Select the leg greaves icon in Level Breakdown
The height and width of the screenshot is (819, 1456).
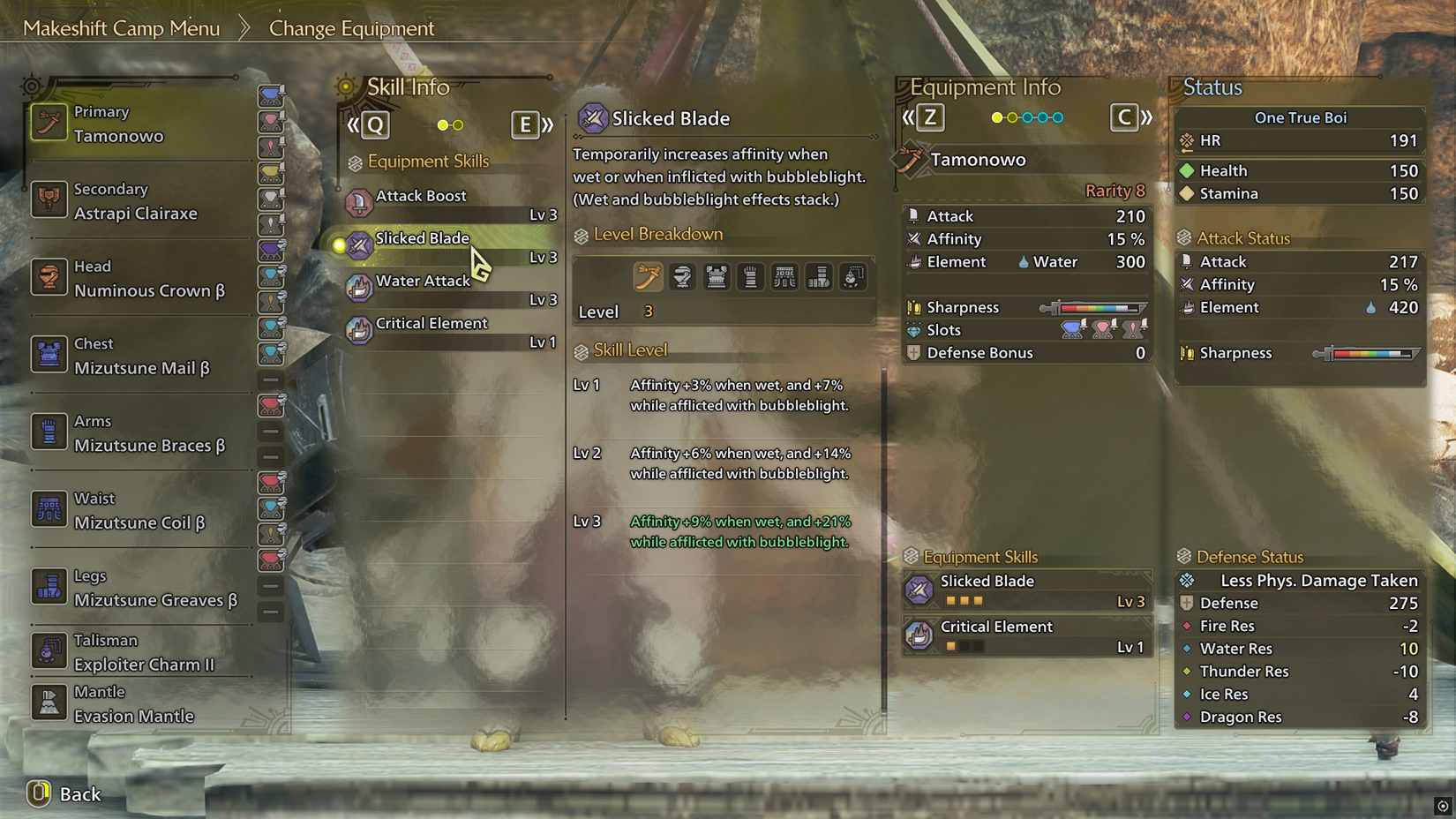(x=819, y=276)
